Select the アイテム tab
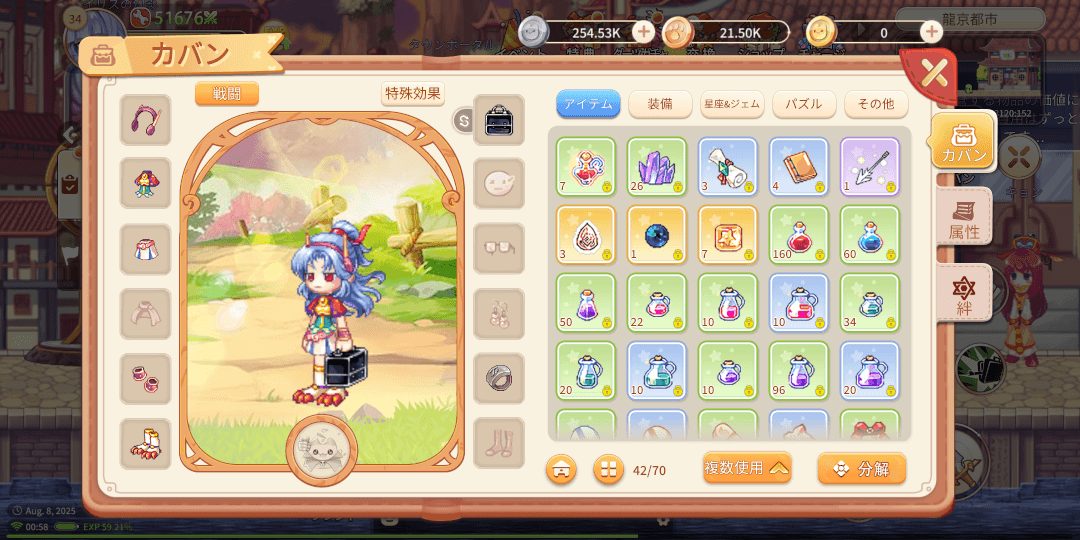The width and height of the screenshot is (1080, 540). [x=588, y=104]
